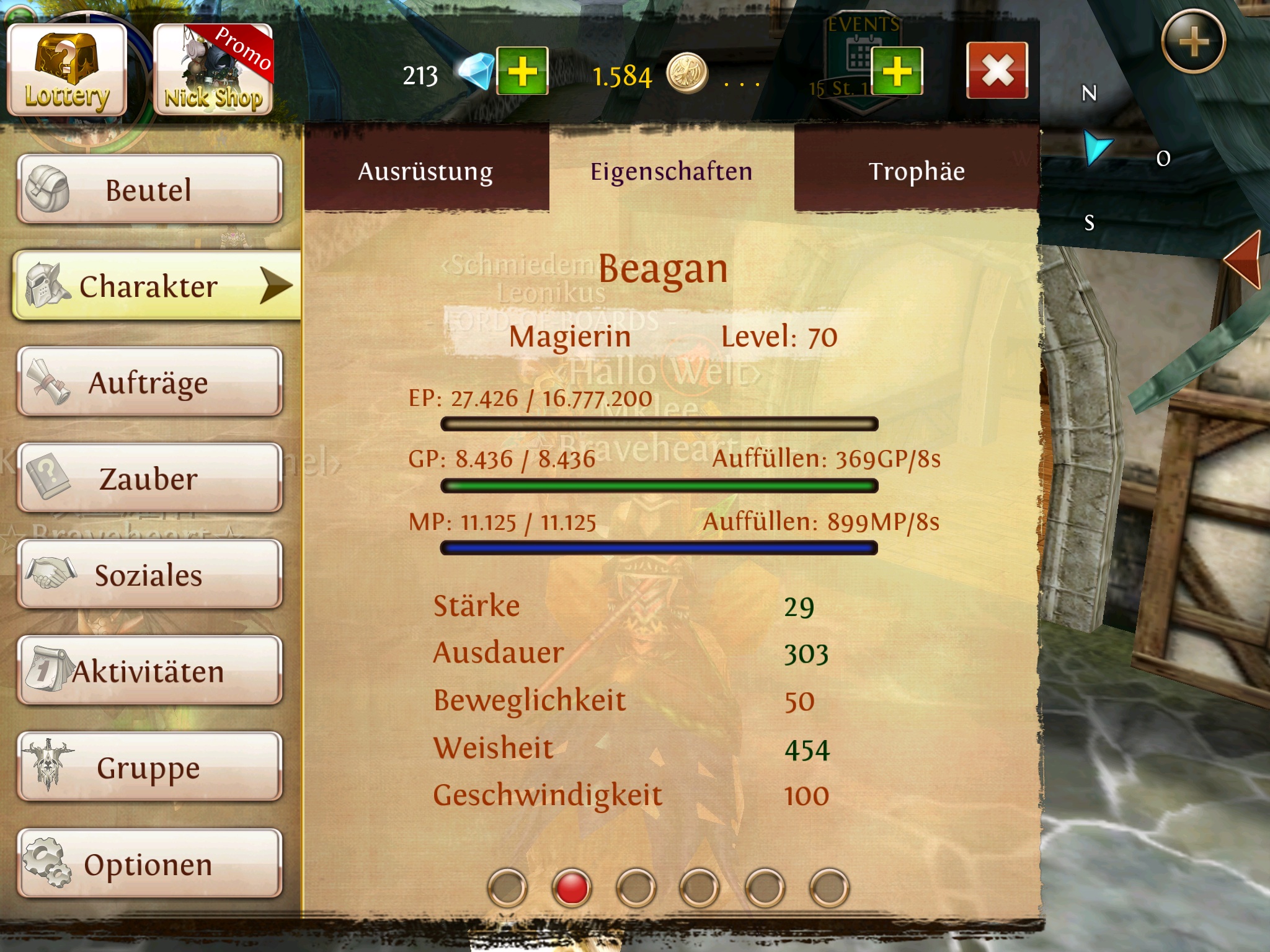
Task: Open the Zauber spell menu
Action: coord(149,478)
